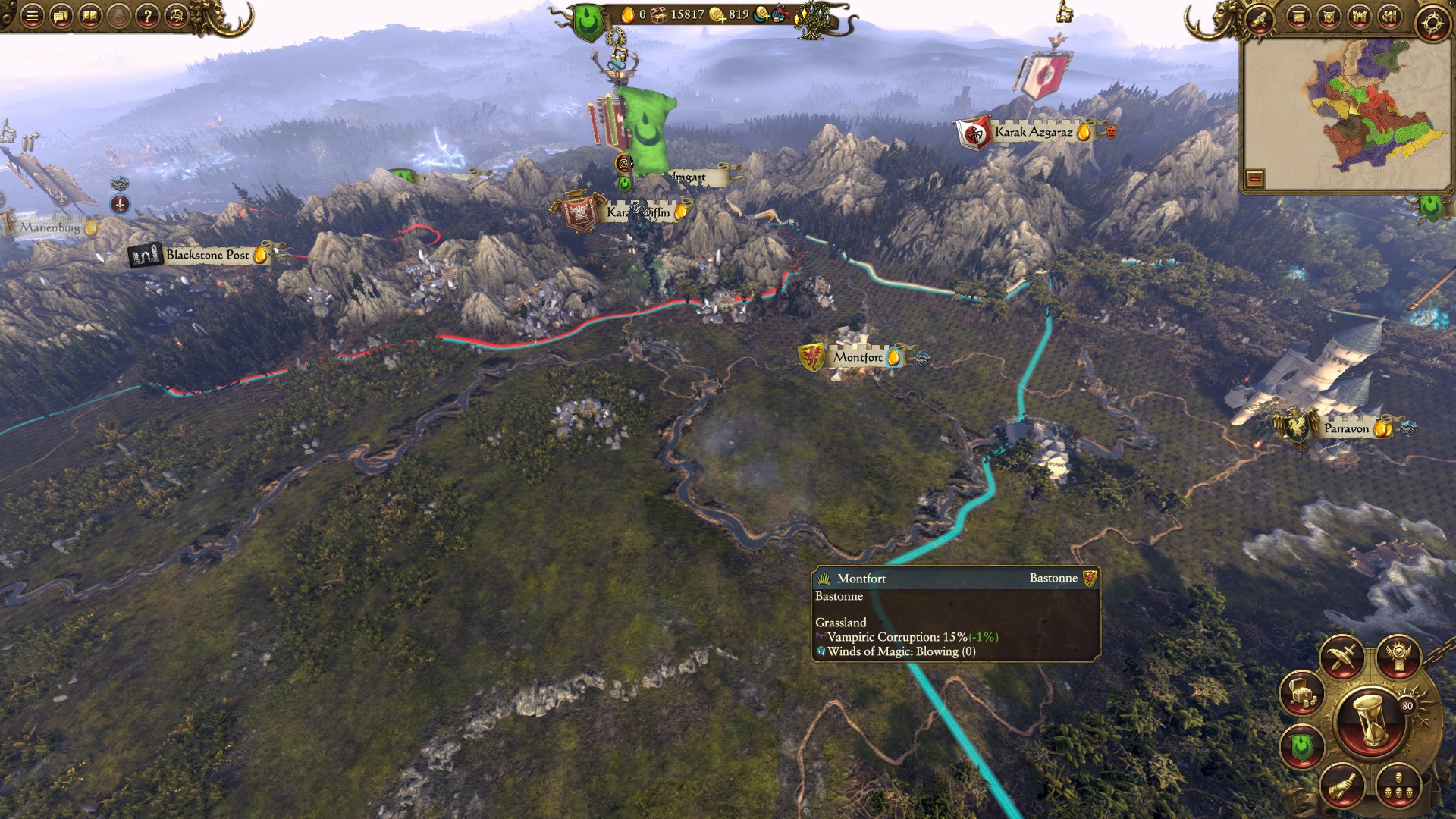The image size is (1456, 819).
Task: Show the provinces castle list
Action: point(1359,17)
